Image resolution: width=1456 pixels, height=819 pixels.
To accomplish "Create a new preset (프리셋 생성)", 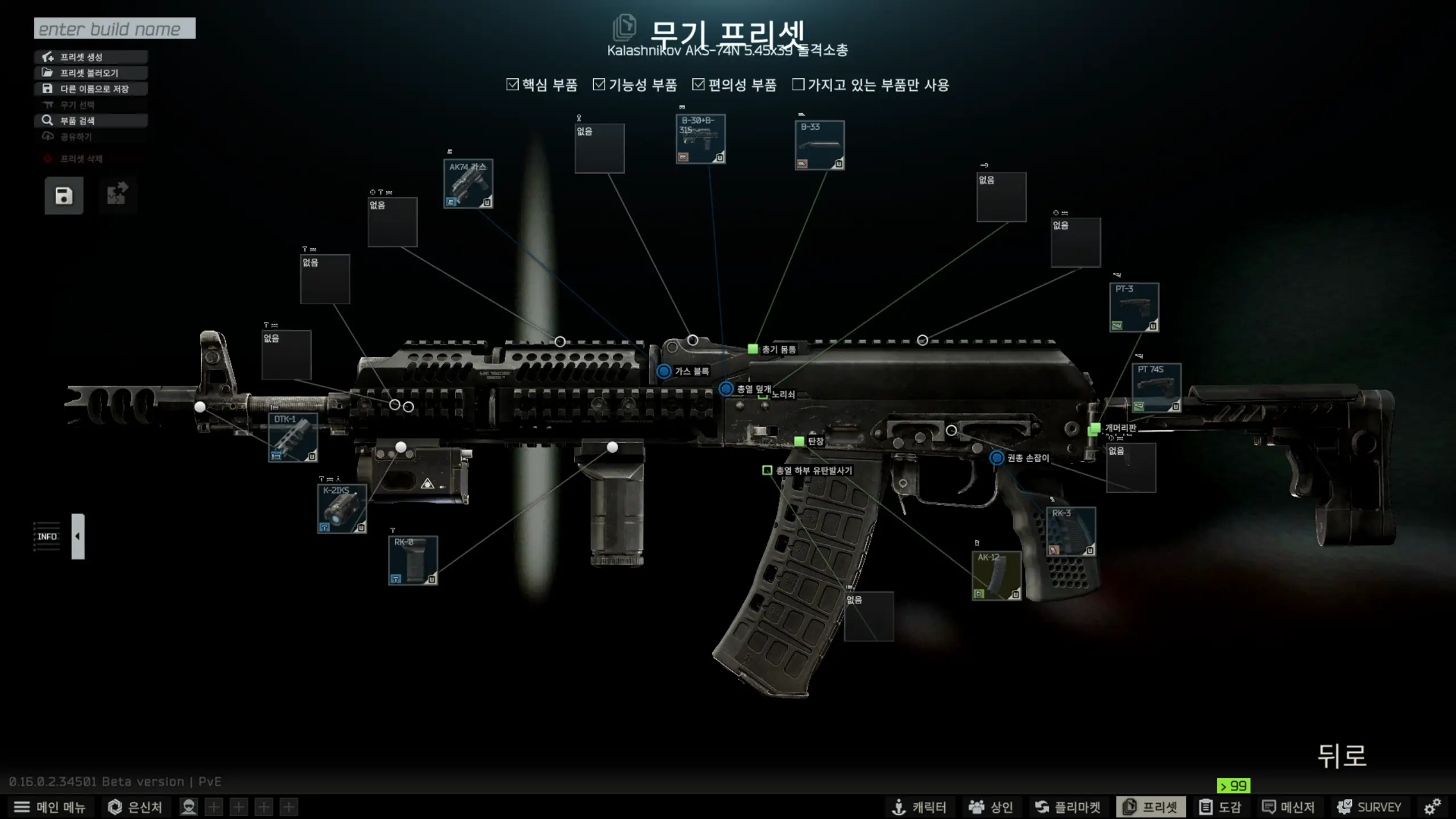I will click(x=91, y=57).
